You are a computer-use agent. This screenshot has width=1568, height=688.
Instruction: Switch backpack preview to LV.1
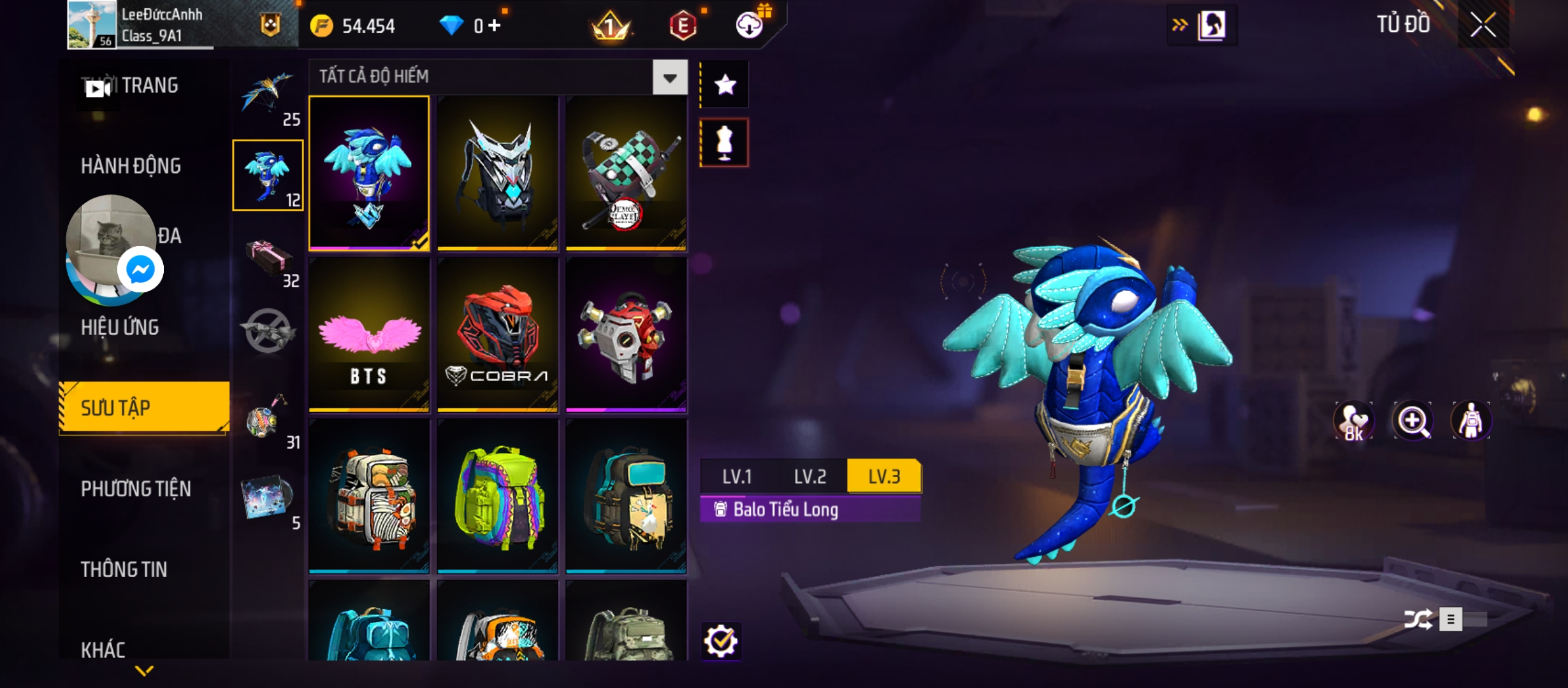tap(737, 477)
